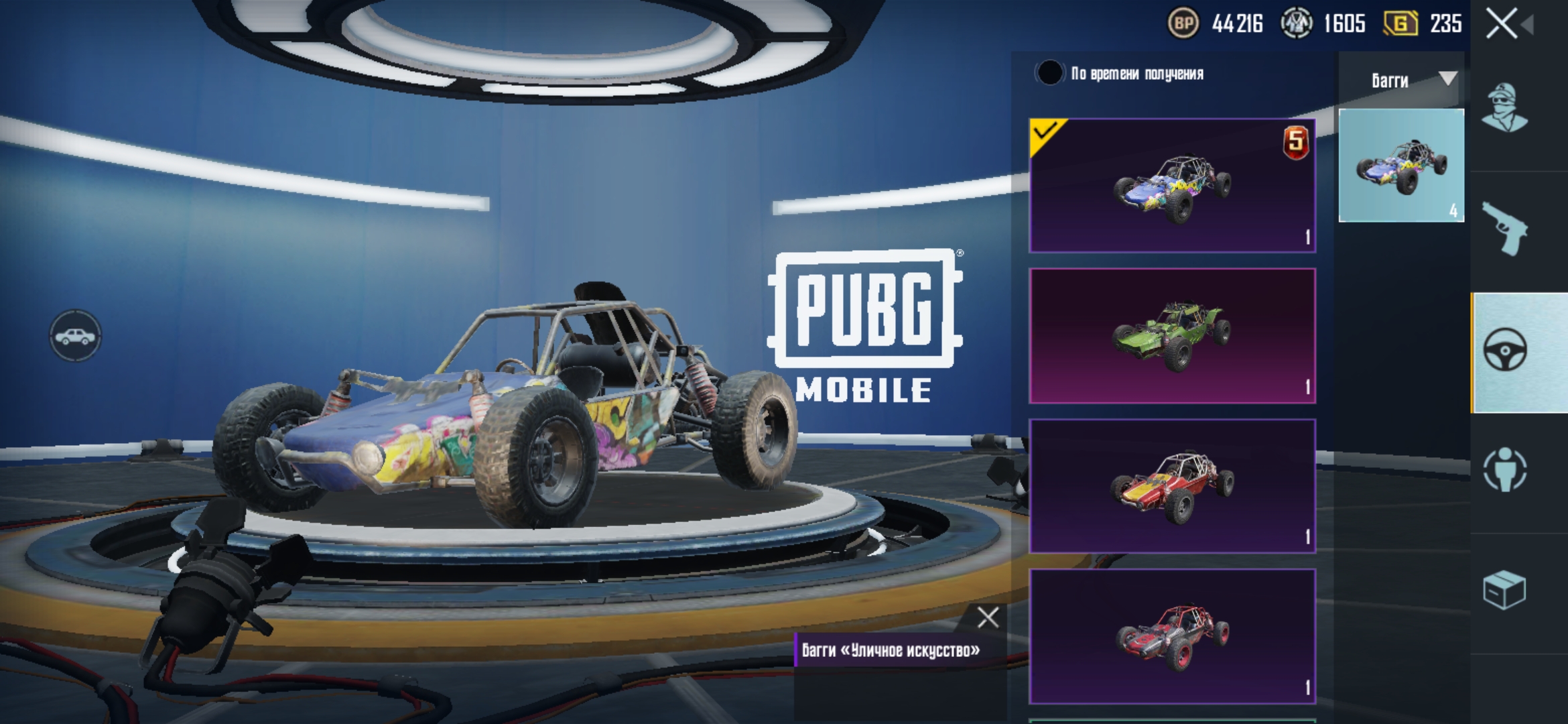Toggle sort by time obtained
This screenshot has height=724, width=1568.
click(1049, 73)
